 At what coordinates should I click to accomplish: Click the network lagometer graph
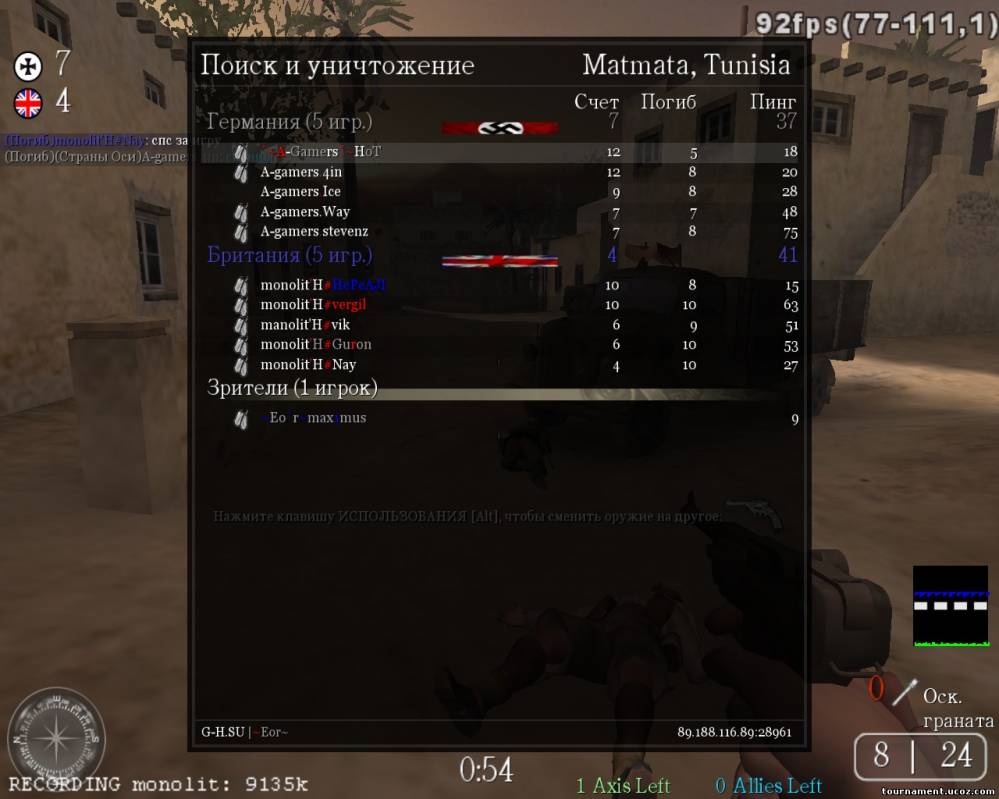950,606
